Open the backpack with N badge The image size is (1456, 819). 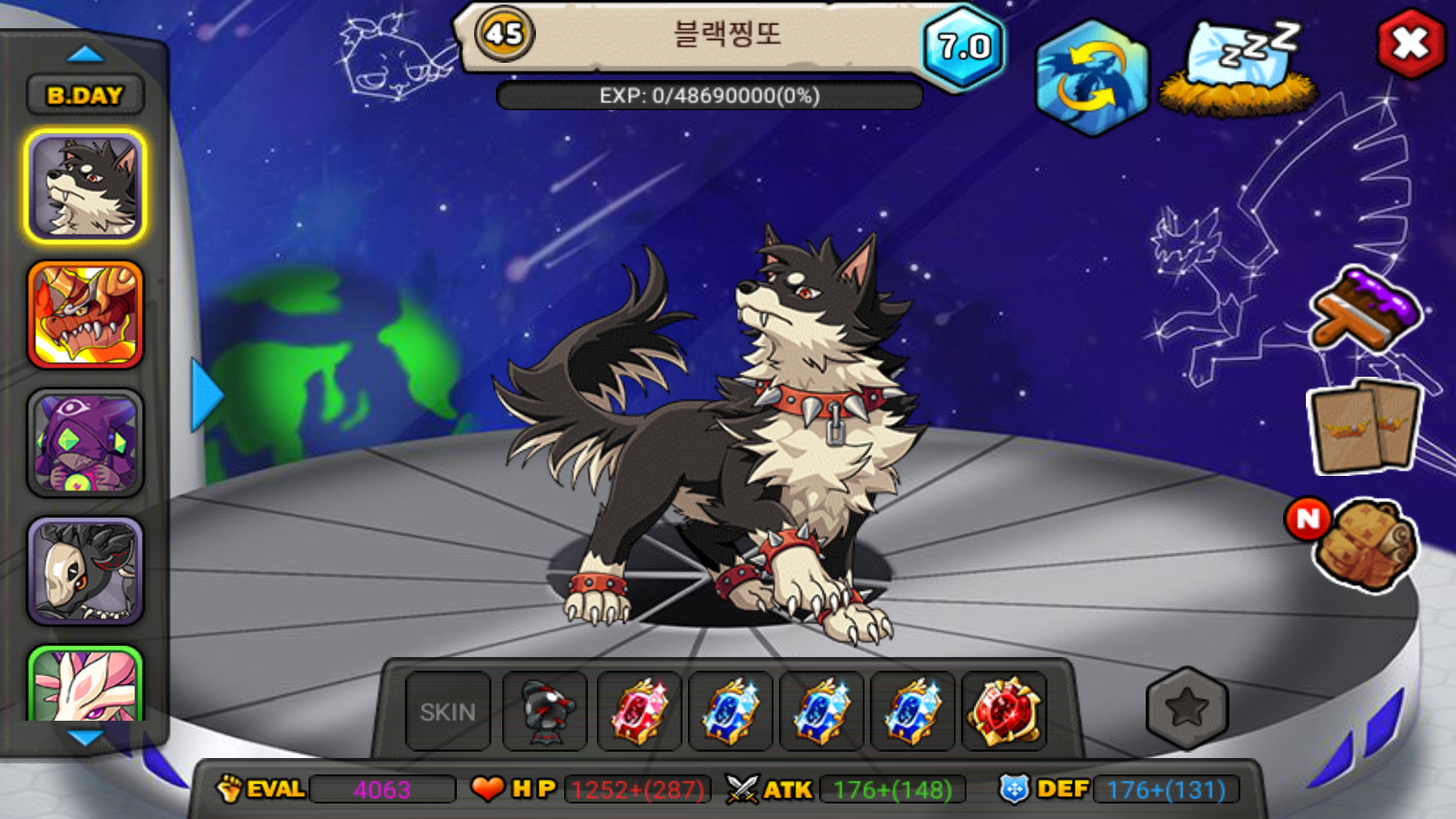click(x=1363, y=543)
